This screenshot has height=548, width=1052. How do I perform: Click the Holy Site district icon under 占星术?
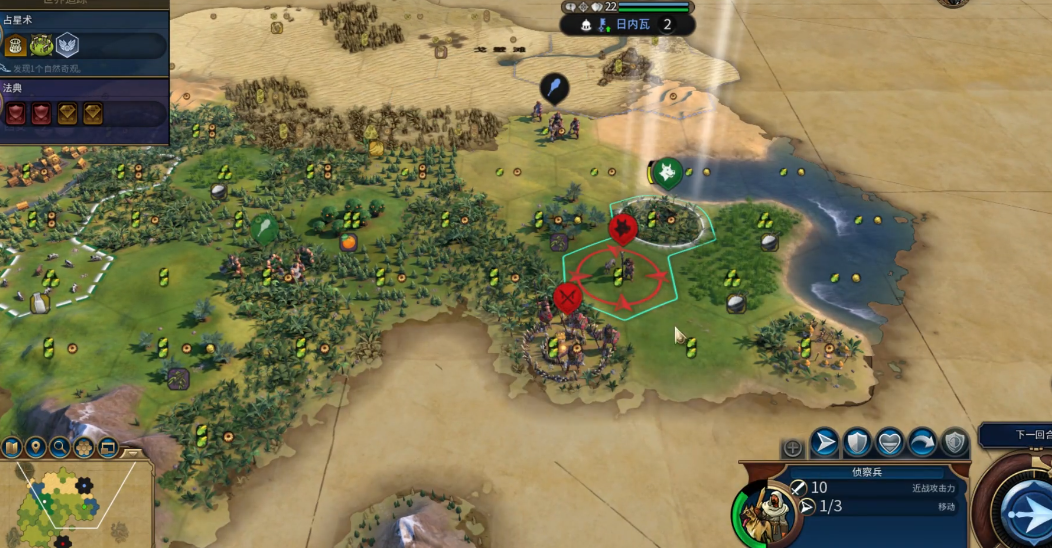click(67, 45)
